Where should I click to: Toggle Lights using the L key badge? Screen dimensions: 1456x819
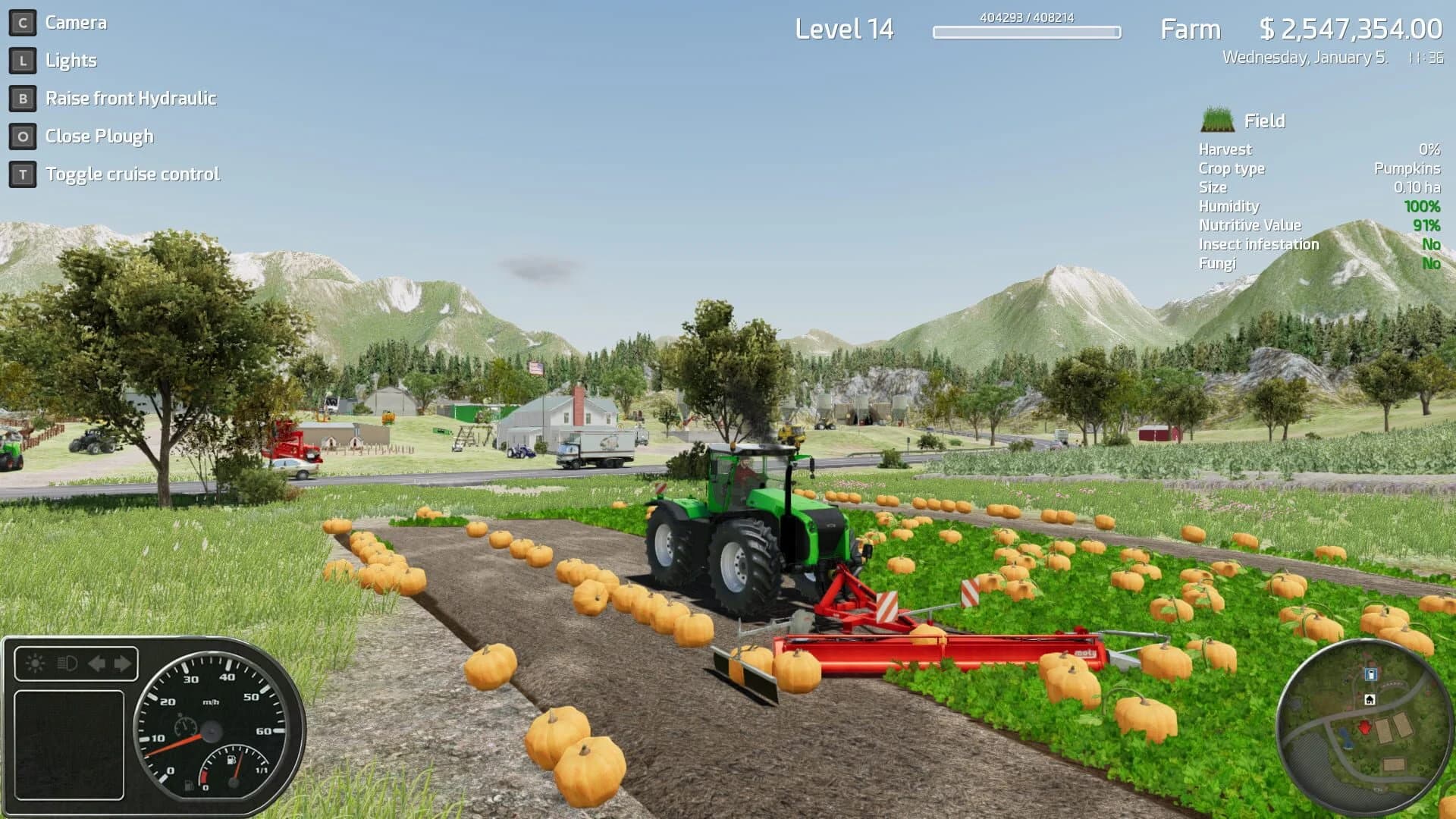pyautogui.click(x=23, y=60)
